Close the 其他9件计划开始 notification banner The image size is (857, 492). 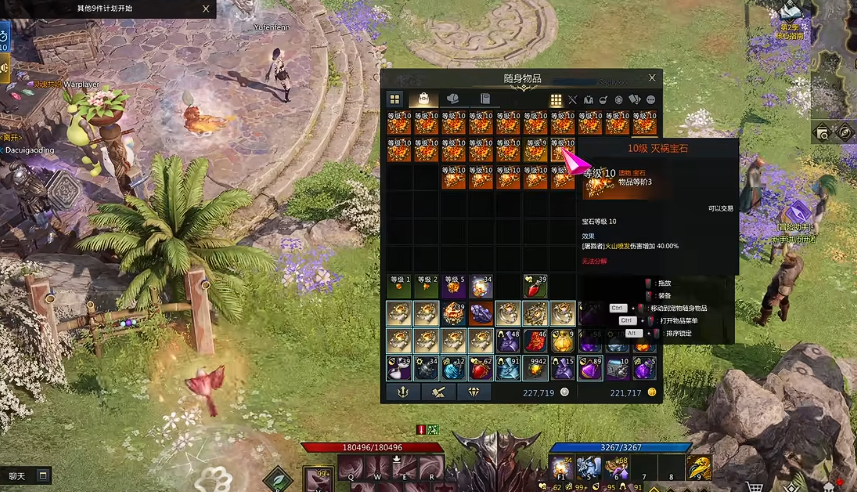(206, 9)
